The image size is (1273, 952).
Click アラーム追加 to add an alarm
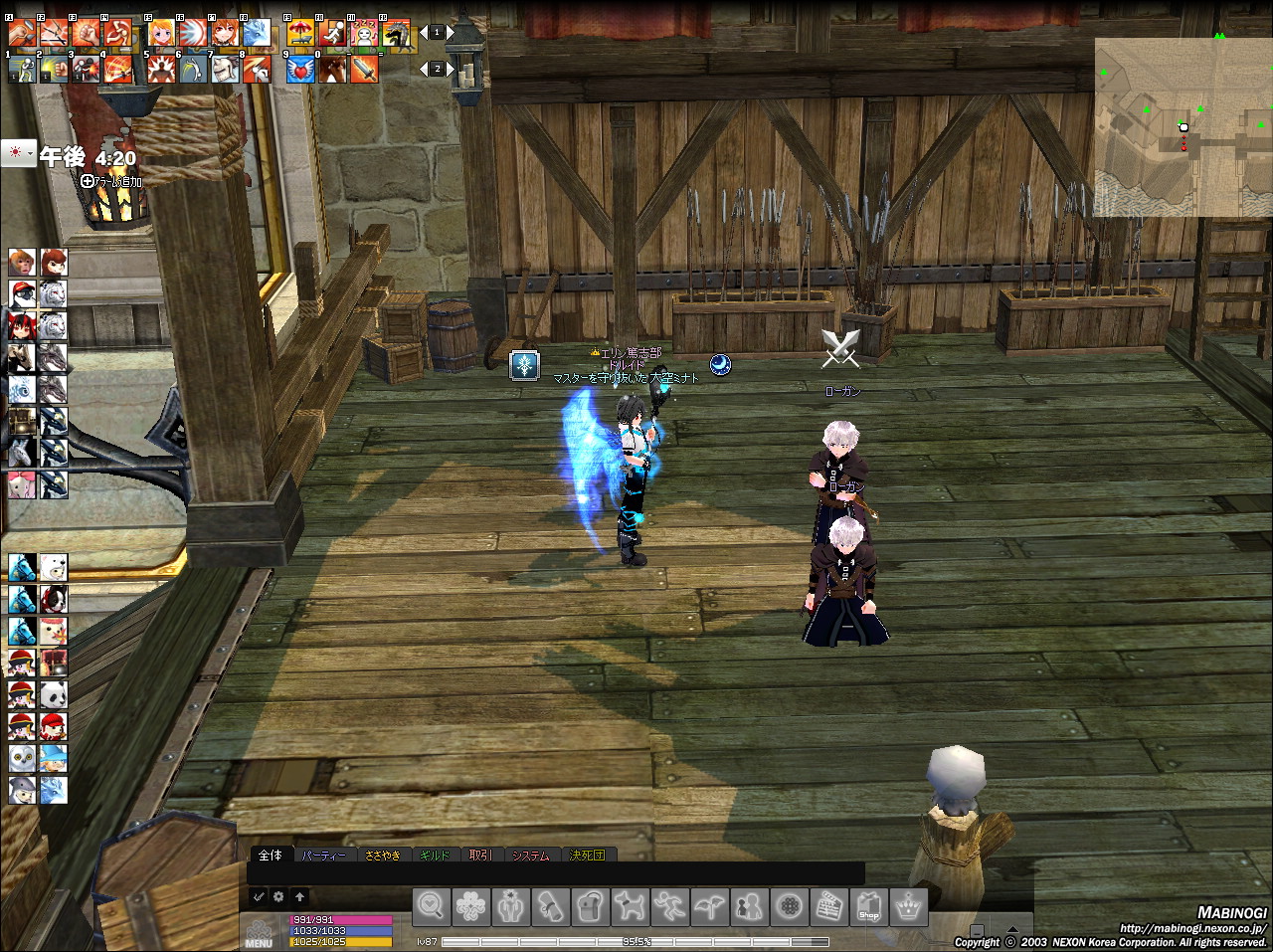[x=111, y=182]
